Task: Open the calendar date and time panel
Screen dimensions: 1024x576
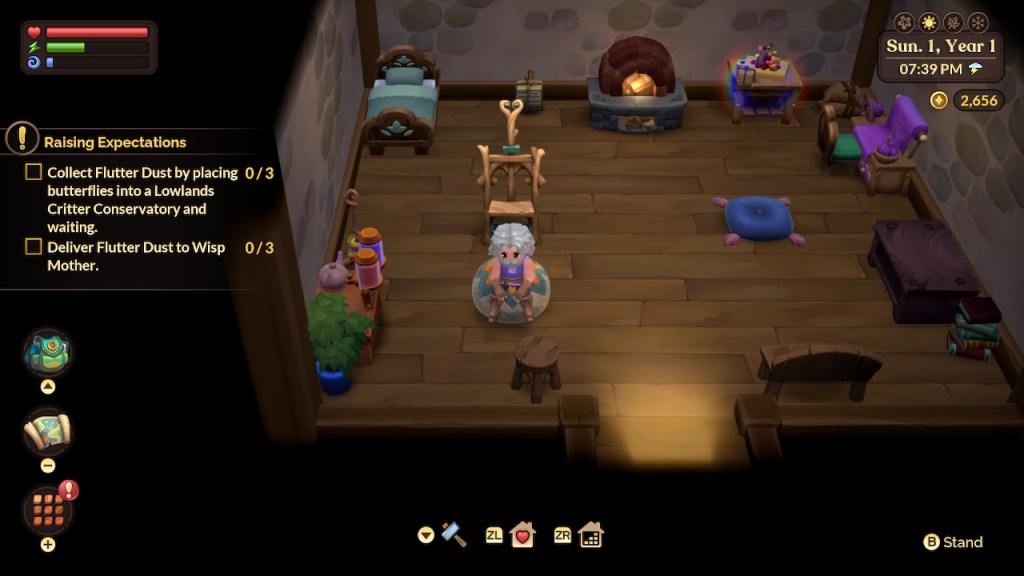Action: [940, 57]
